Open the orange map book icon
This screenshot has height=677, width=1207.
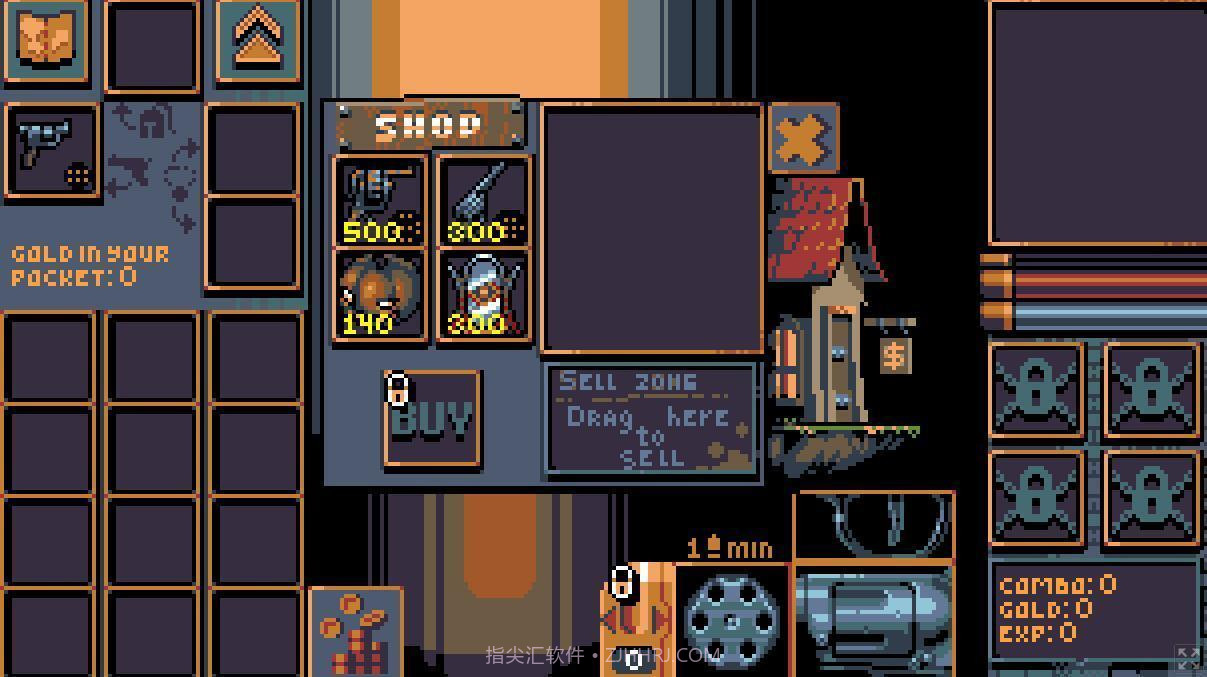click(46, 41)
